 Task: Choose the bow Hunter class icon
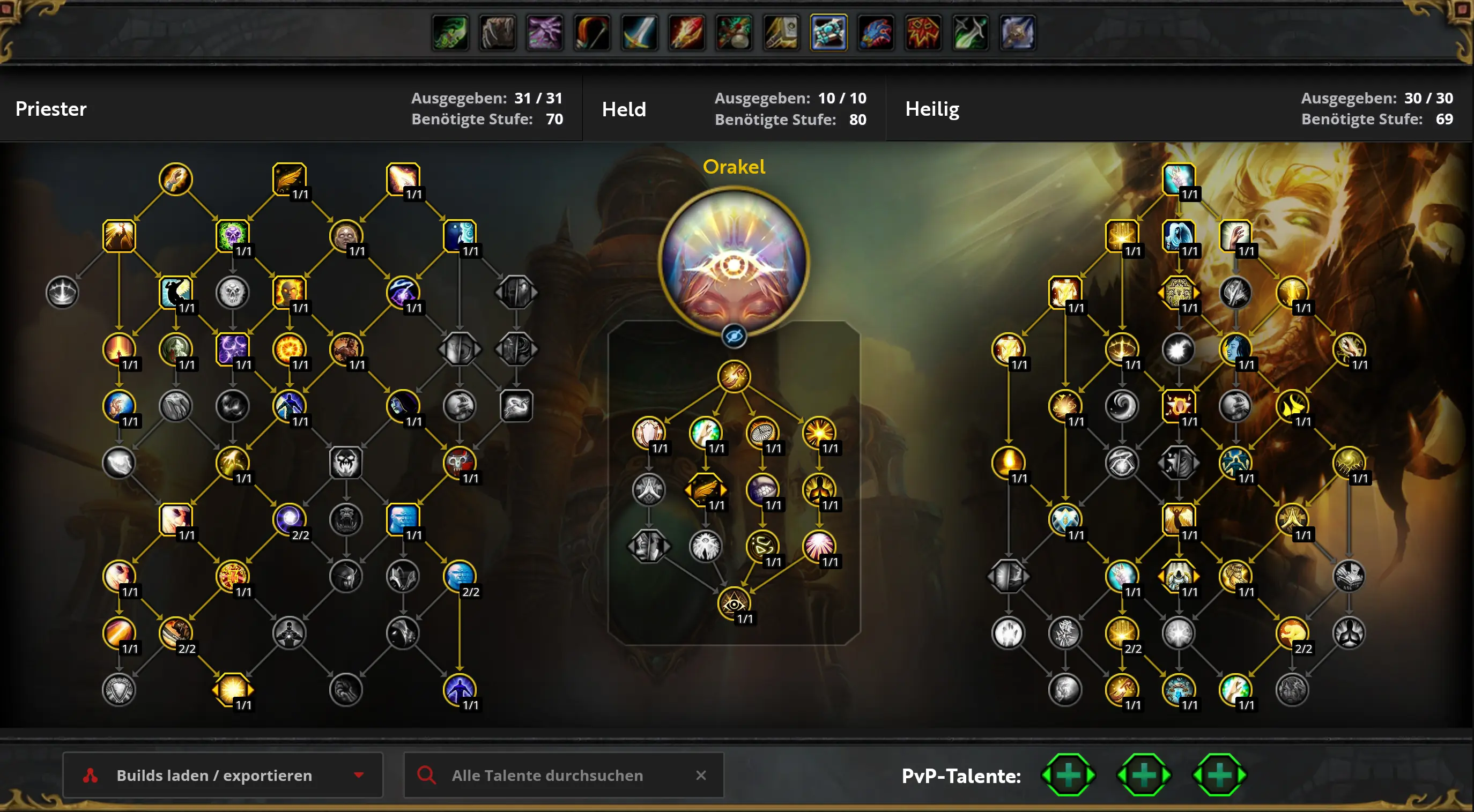tap(591, 33)
